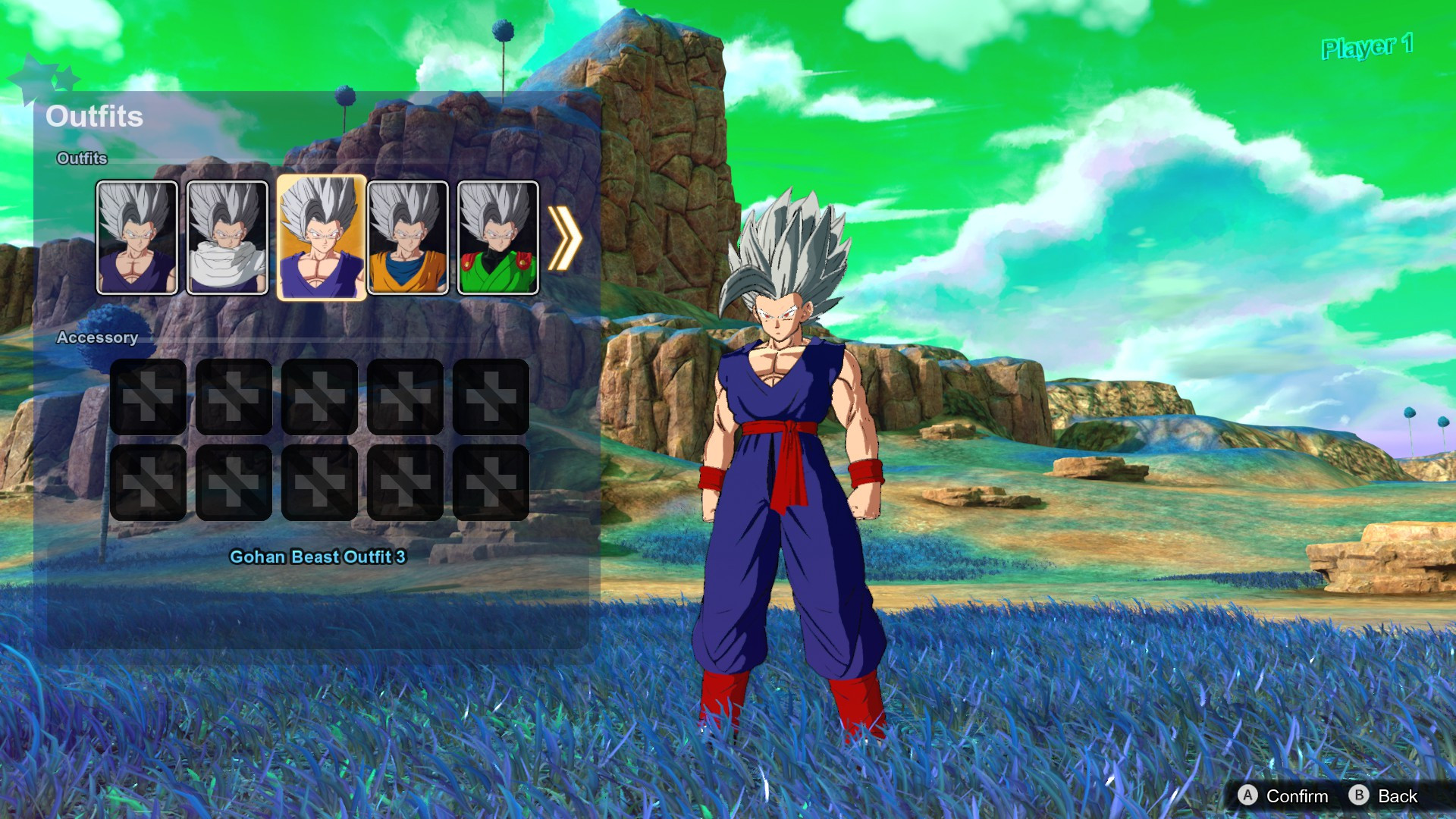Toggle selection of the second accessory slot top row
1456x819 pixels.
[x=234, y=395]
